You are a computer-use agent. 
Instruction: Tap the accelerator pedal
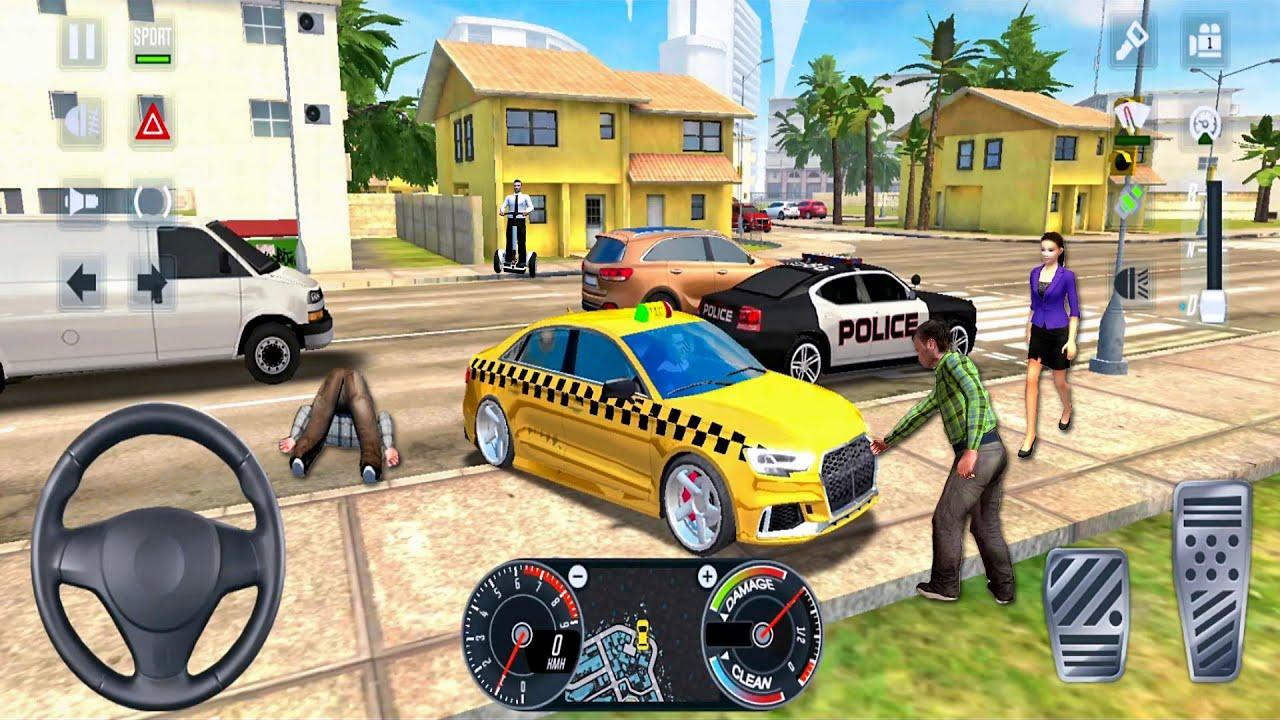(1212, 580)
